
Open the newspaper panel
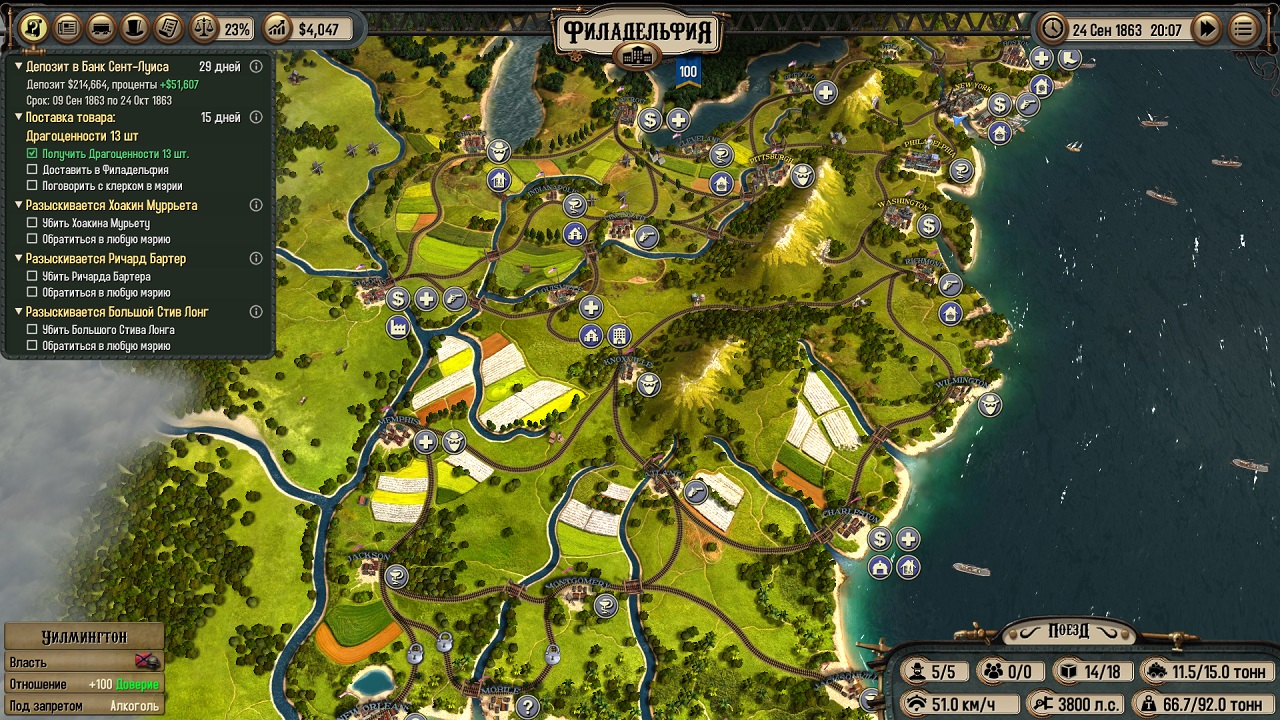pos(67,28)
